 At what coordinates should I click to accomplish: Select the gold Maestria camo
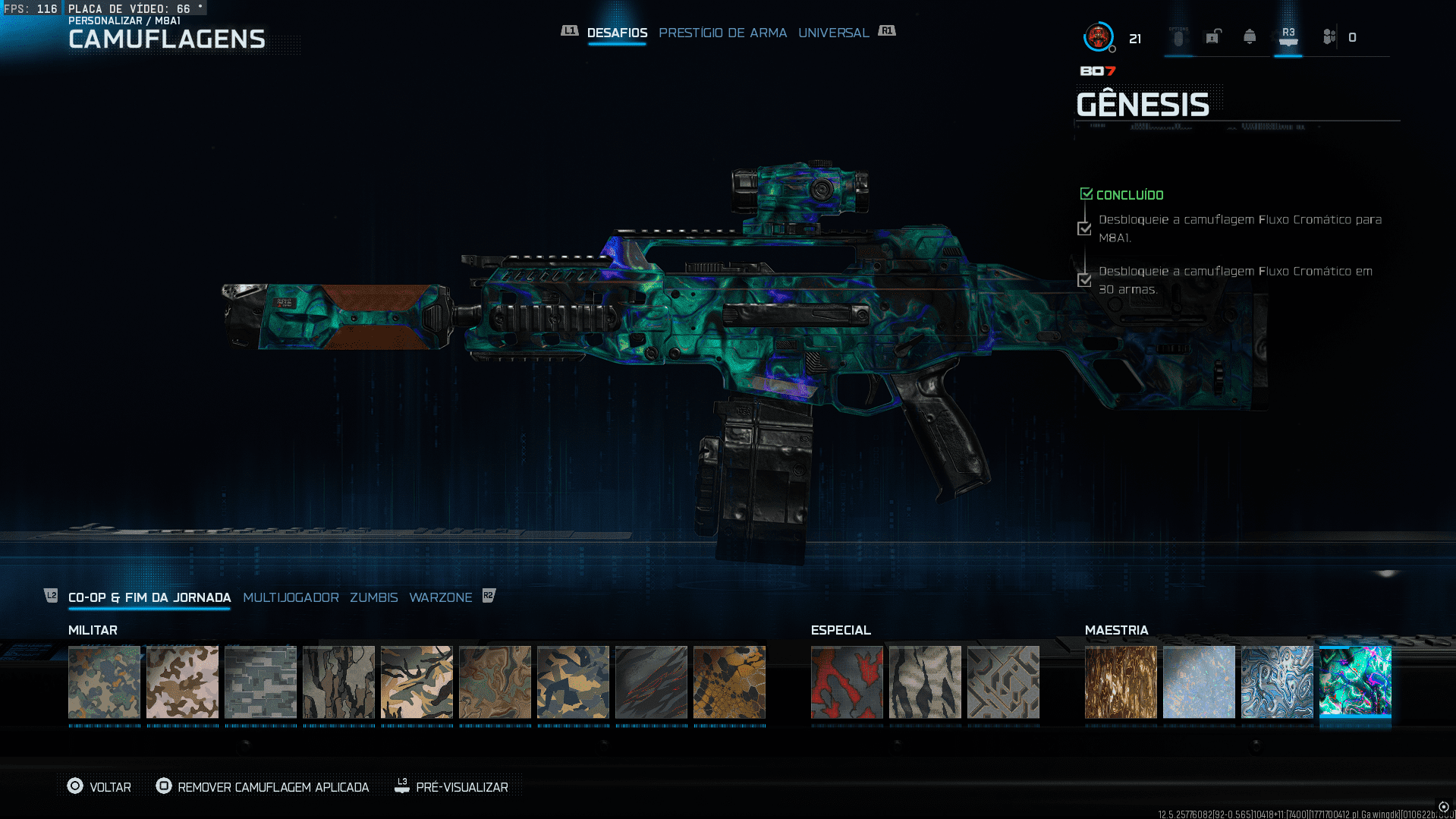pyautogui.click(x=1121, y=682)
